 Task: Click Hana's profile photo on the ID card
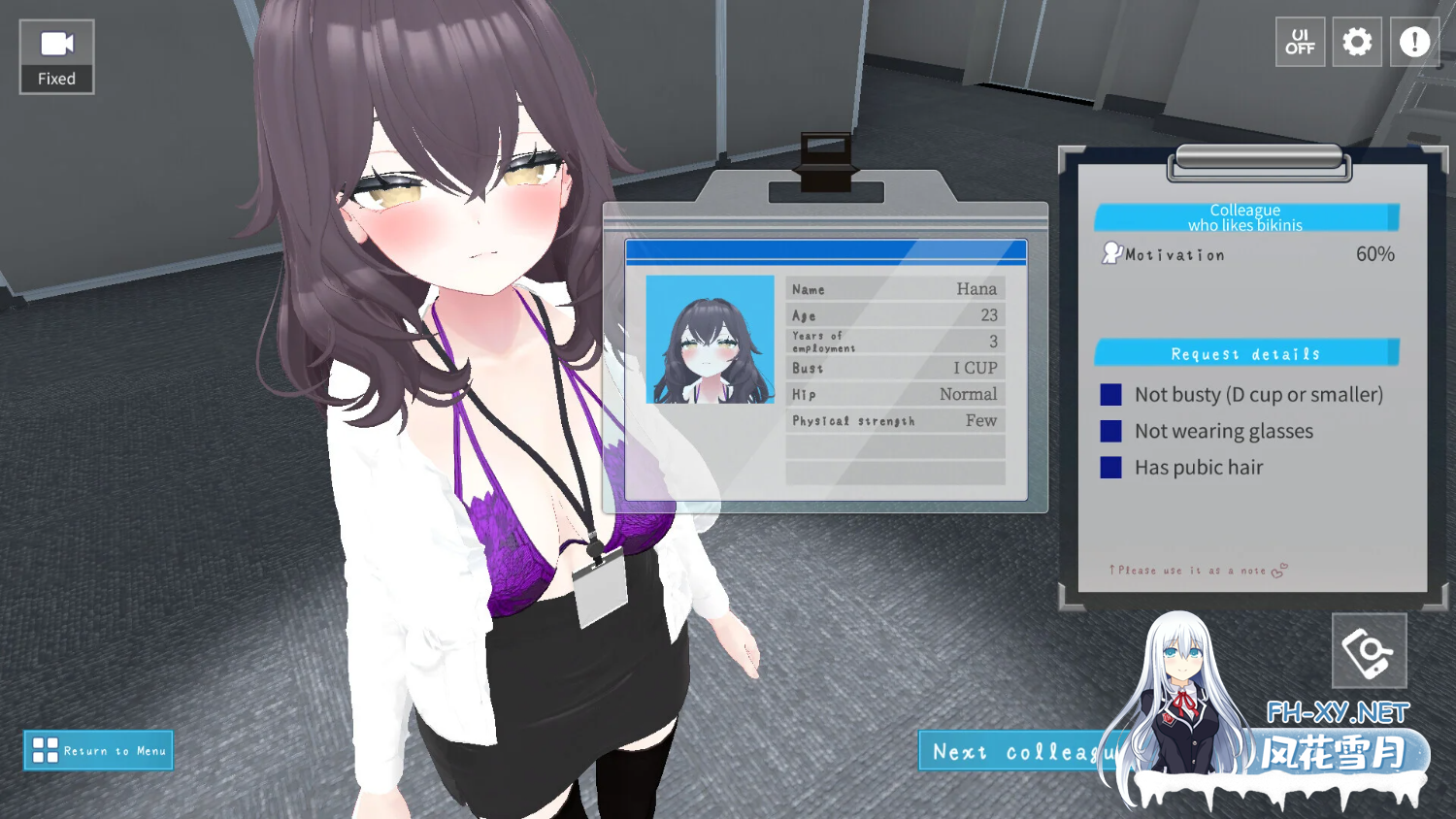710,341
